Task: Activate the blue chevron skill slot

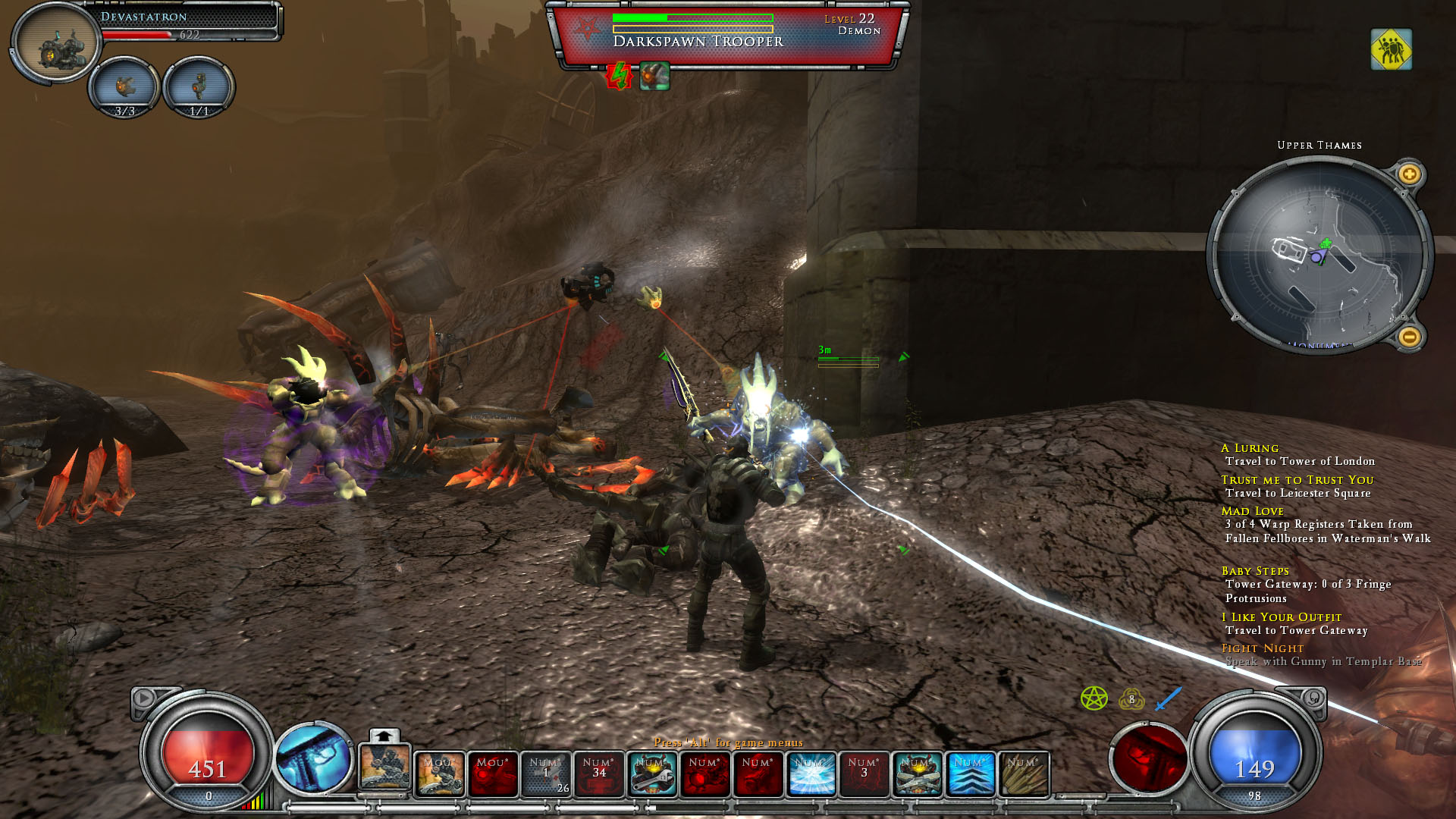Action: (x=971, y=774)
